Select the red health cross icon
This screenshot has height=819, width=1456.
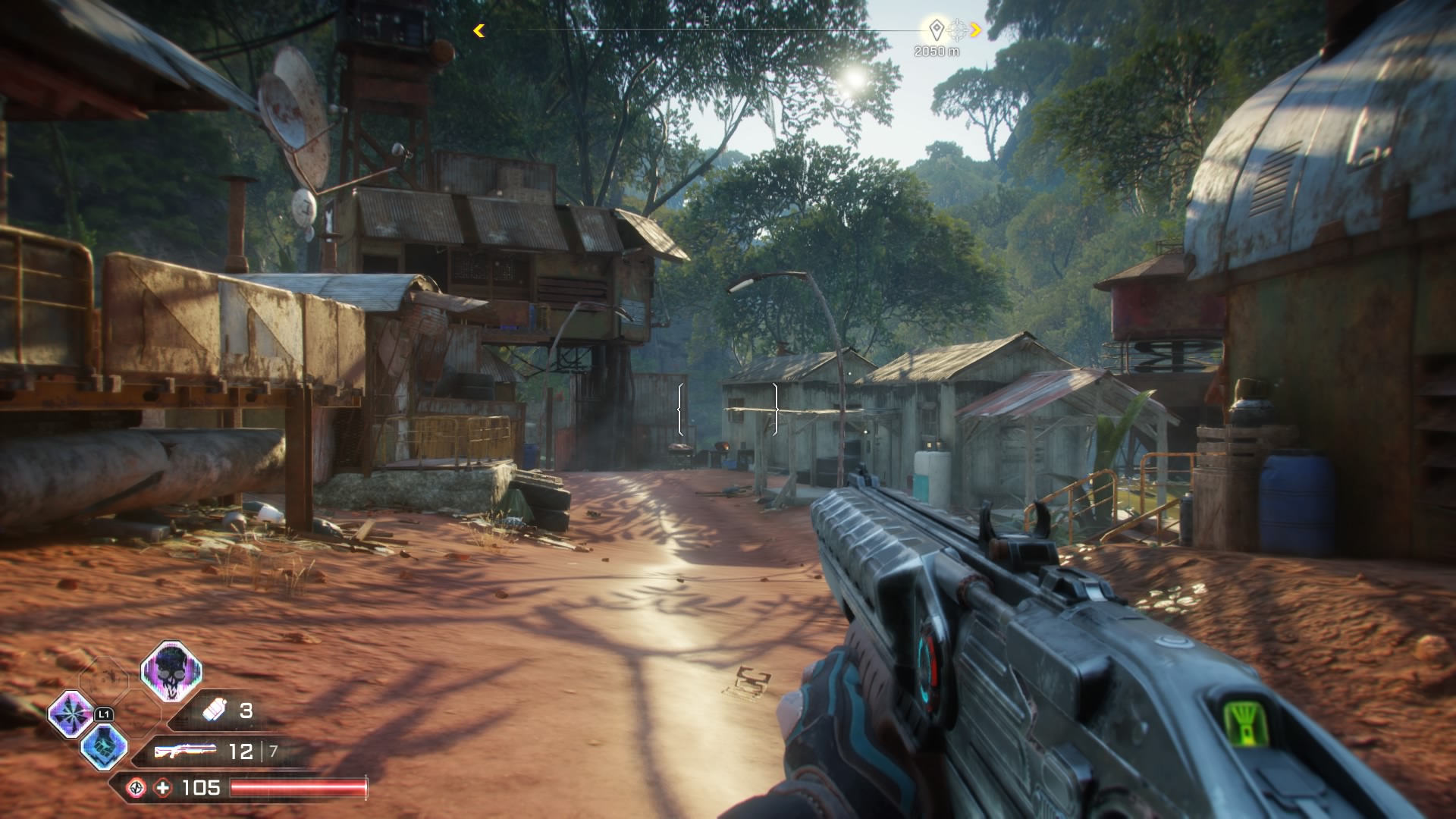pos(163,788)
